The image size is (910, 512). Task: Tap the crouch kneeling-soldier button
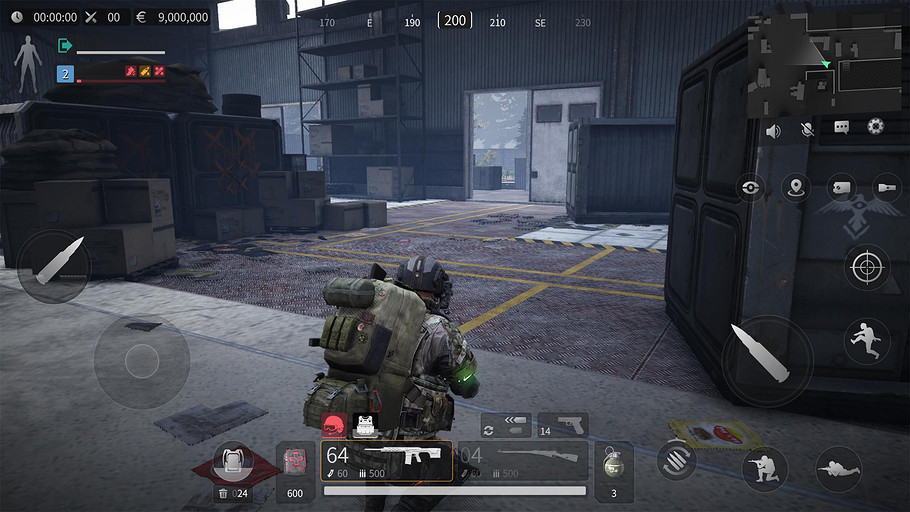pos(765,469)
